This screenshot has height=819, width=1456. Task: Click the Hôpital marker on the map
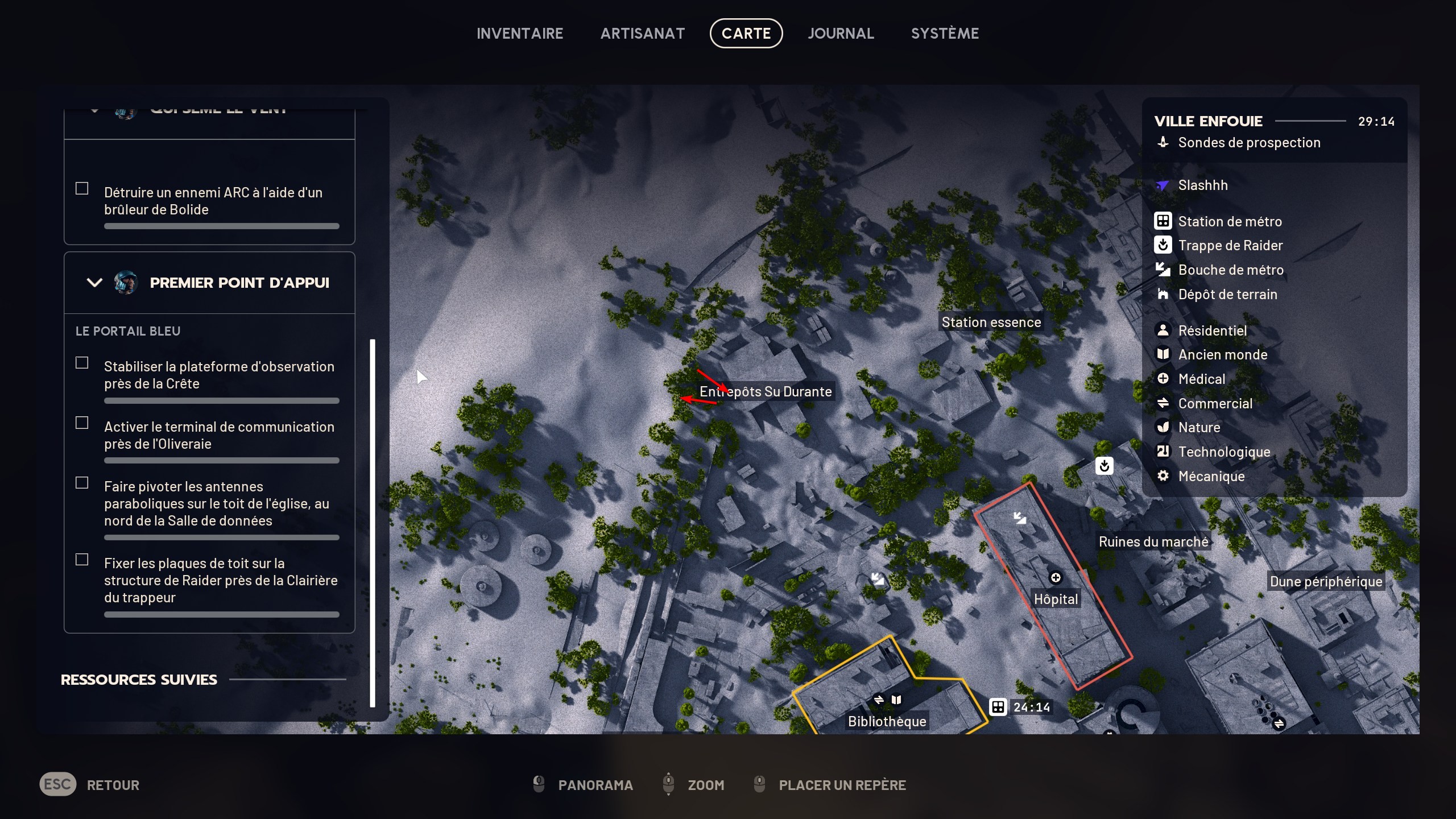(1056, 577)
